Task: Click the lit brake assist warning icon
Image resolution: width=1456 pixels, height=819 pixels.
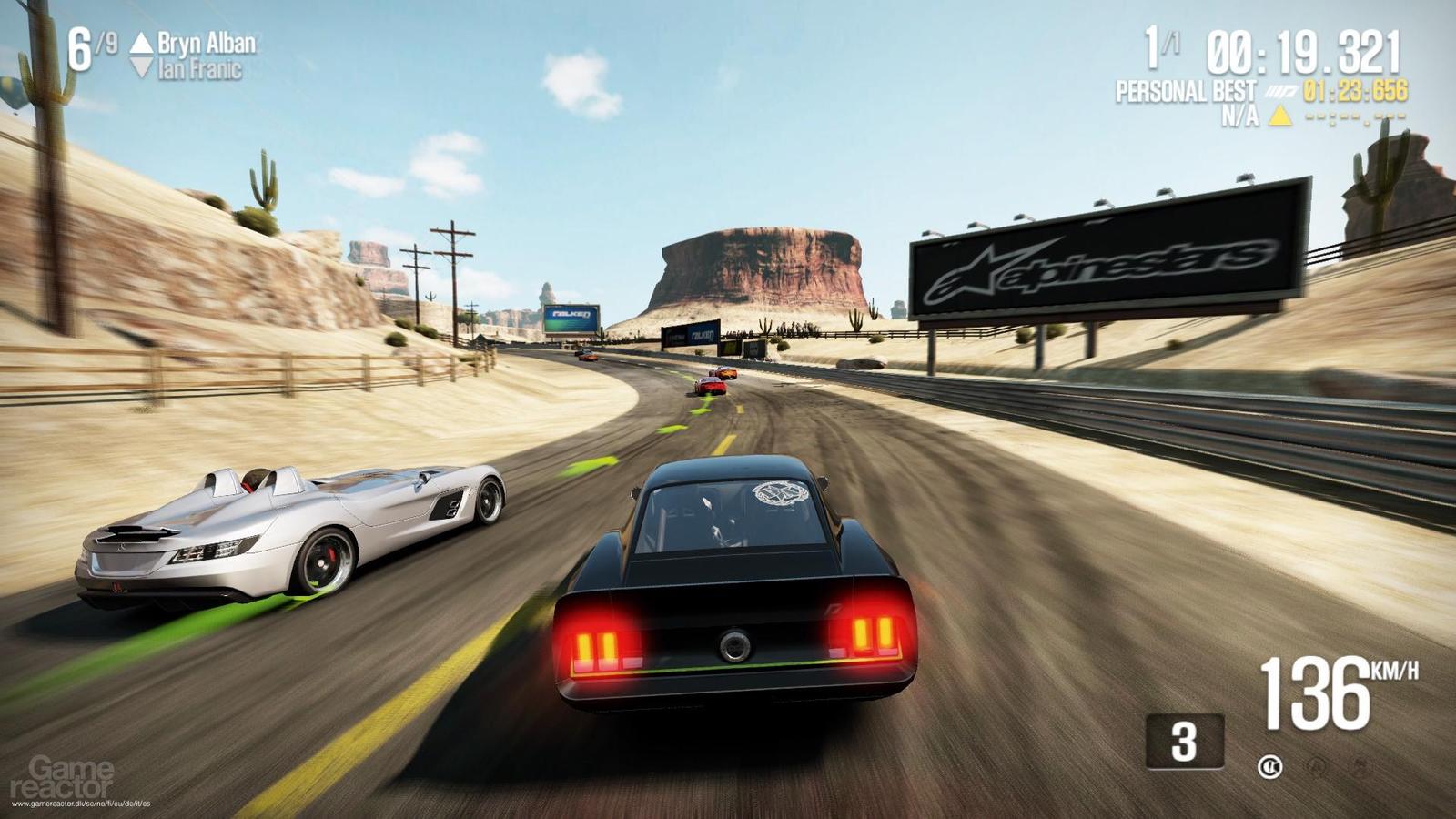Action: point(1269,766)
